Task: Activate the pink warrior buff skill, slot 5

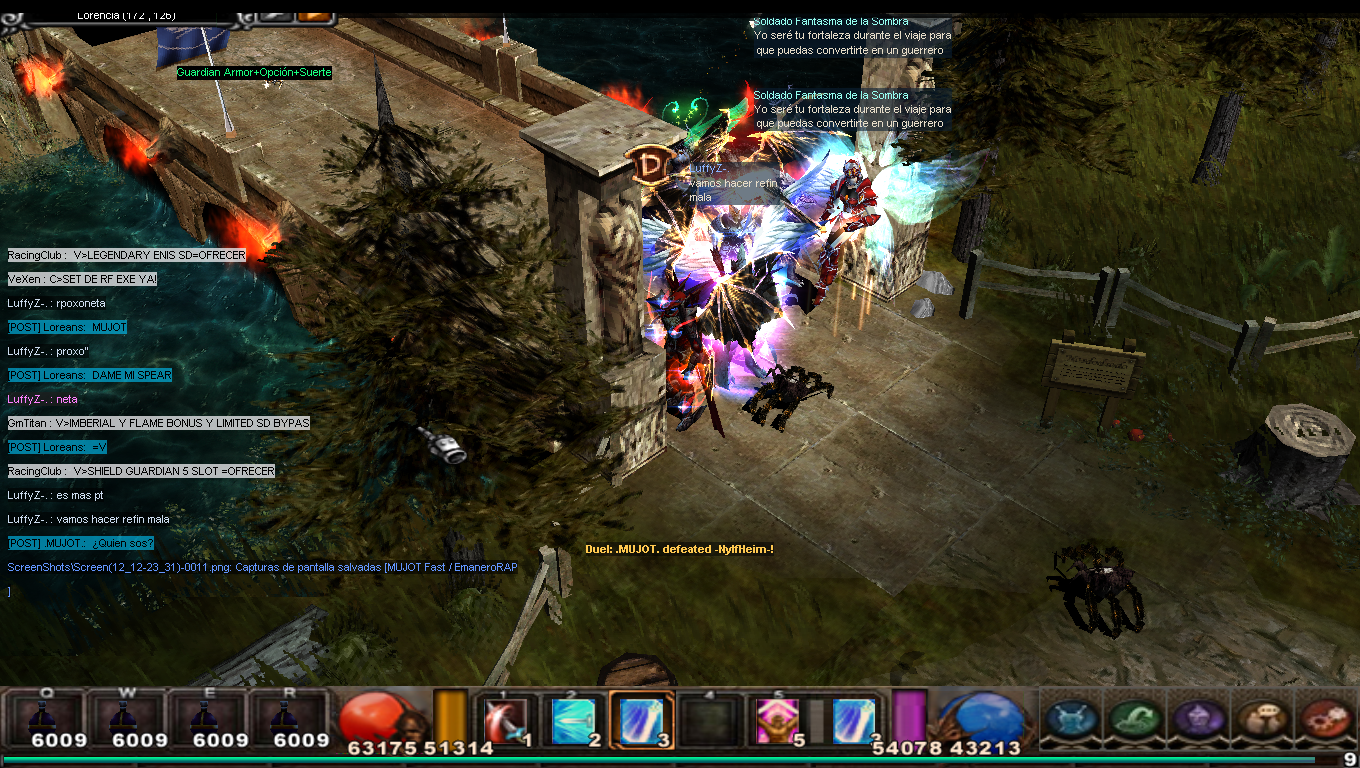Action: (775, 720)
